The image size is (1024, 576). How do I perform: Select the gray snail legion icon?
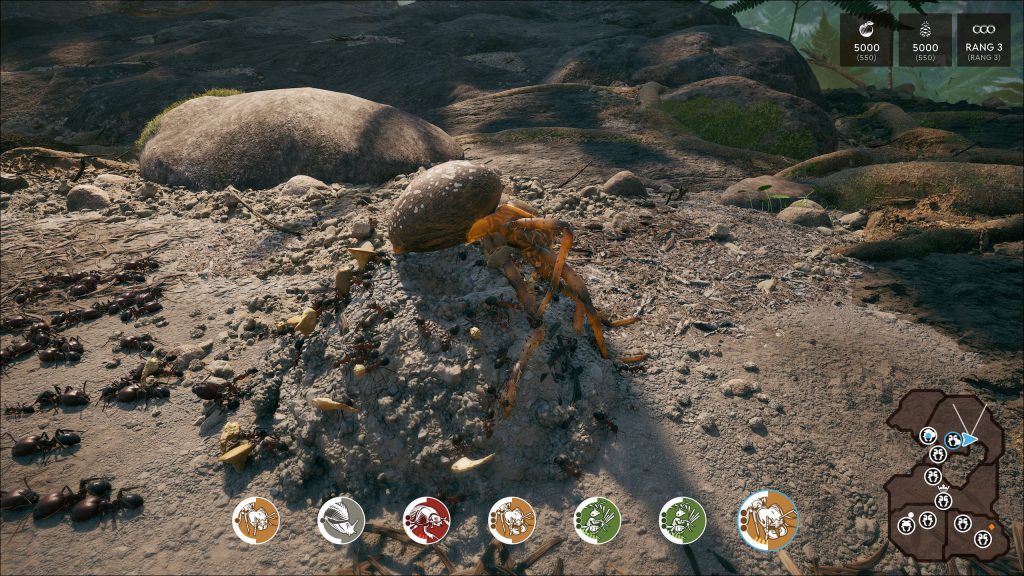point(341,520)
